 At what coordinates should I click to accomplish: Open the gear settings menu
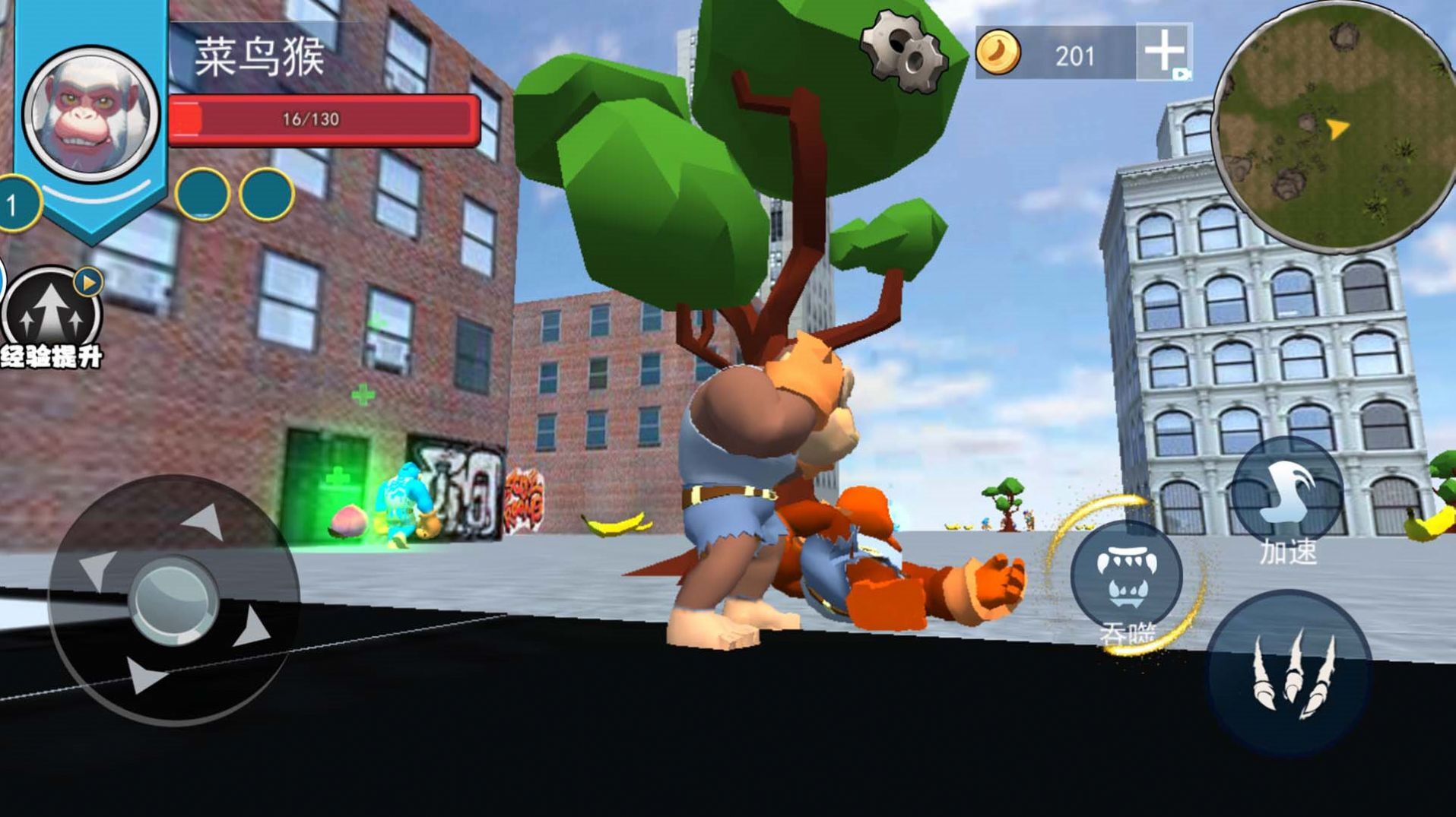coord(902,50)
